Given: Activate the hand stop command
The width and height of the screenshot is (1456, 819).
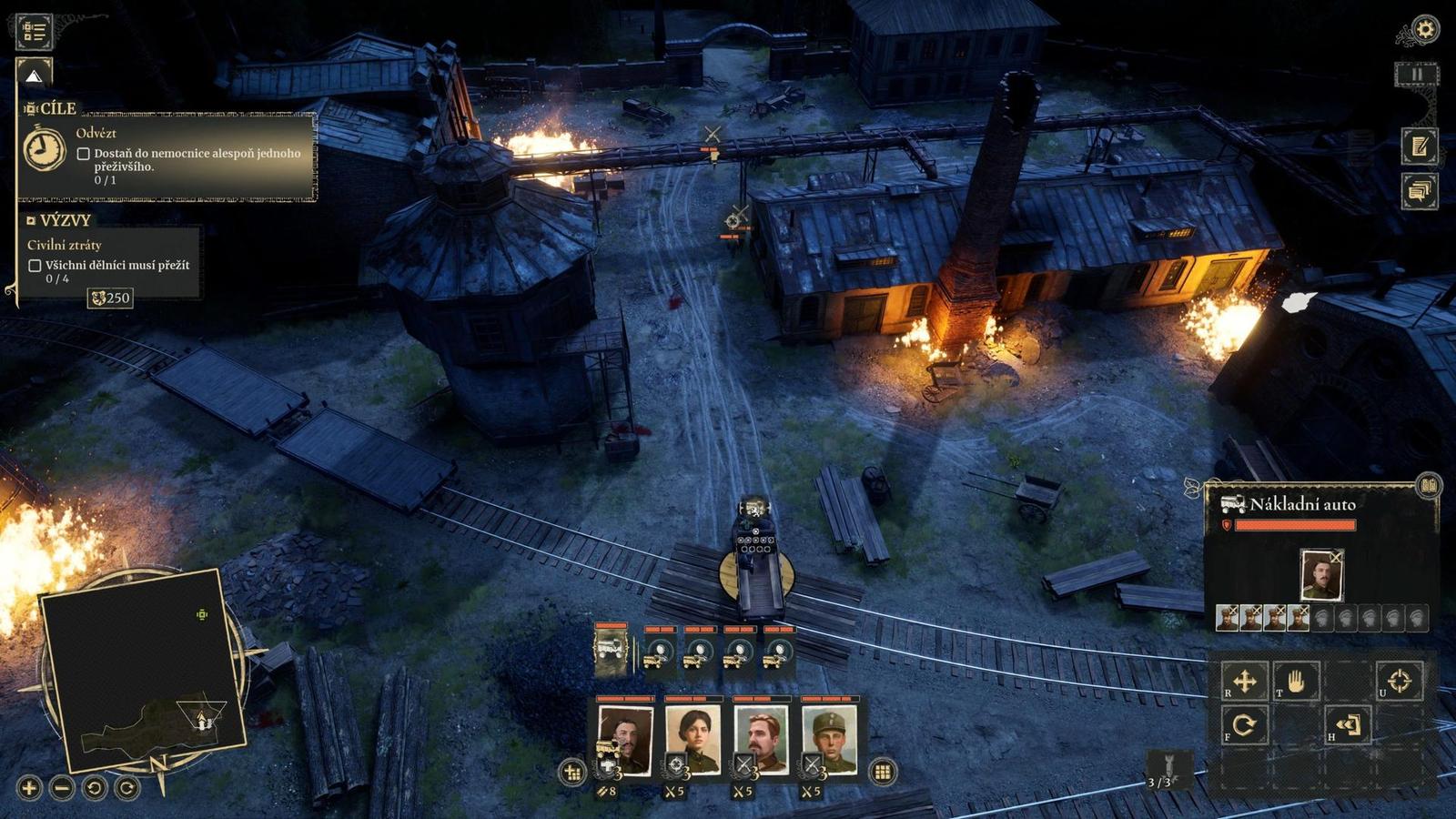Looking at the screenshot, I should [1296, 681].
